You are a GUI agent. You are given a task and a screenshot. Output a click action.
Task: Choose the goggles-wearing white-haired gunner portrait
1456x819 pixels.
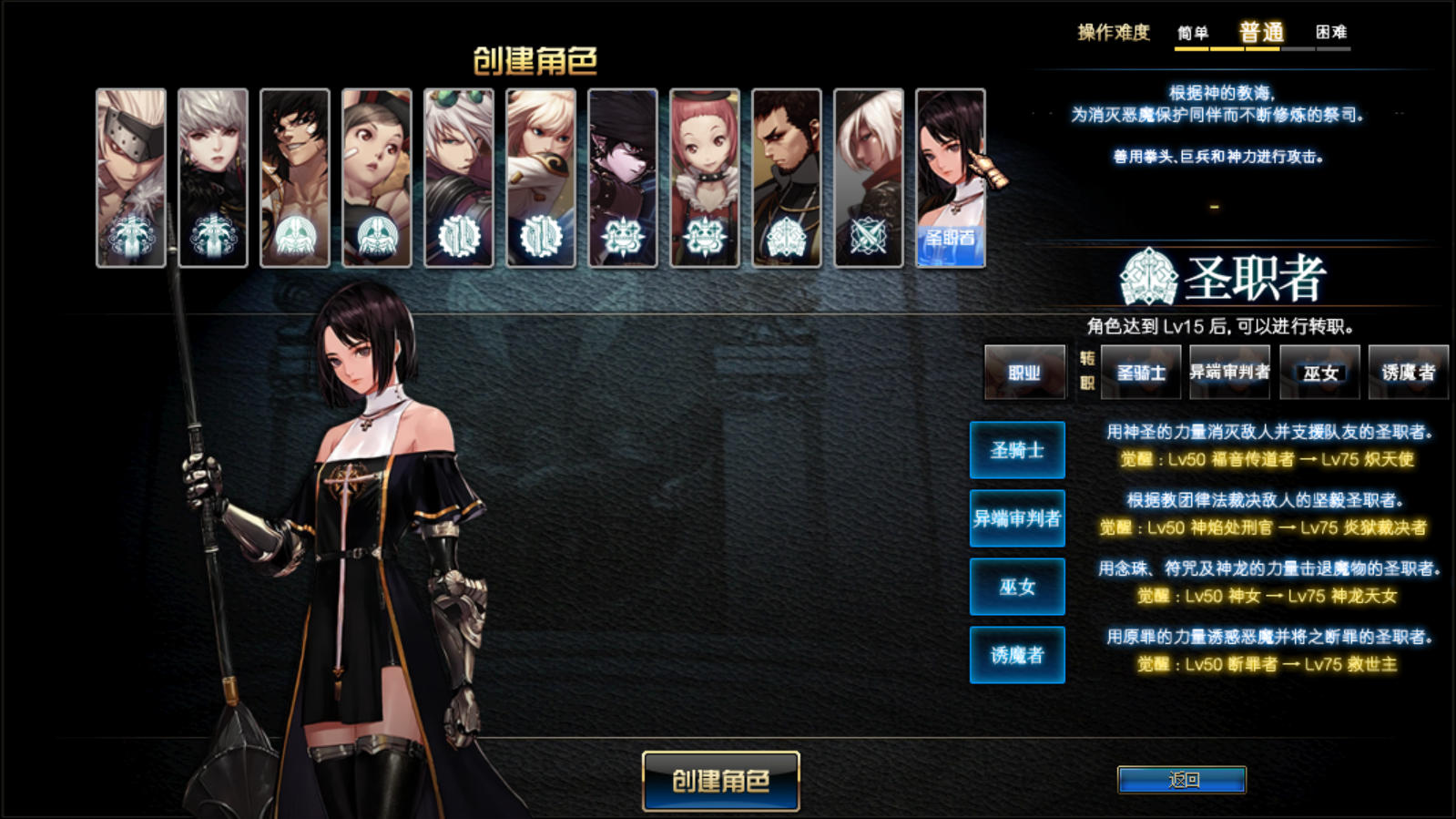pos(459,178)
